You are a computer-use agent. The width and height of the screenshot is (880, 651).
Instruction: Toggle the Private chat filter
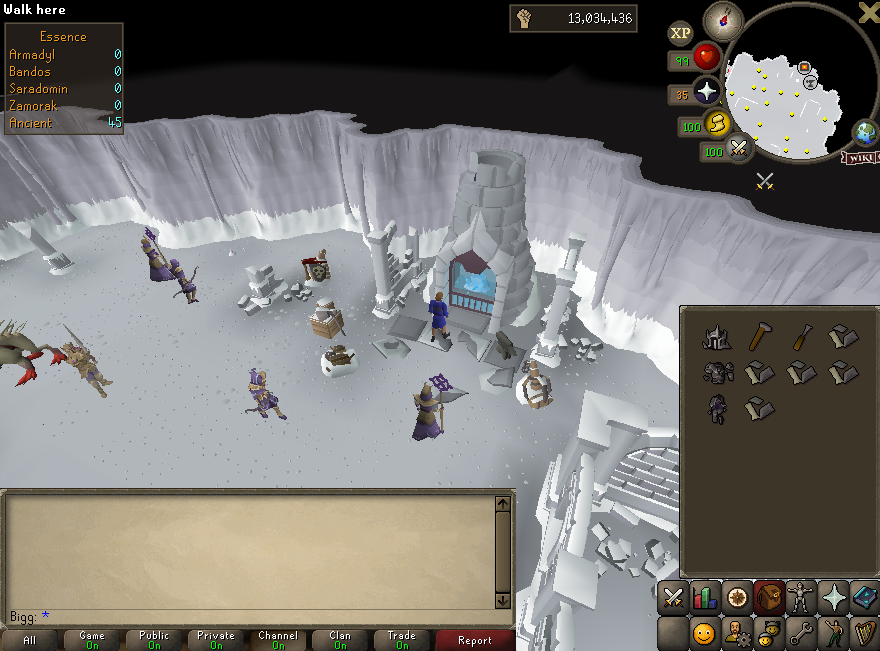(216, 640)
